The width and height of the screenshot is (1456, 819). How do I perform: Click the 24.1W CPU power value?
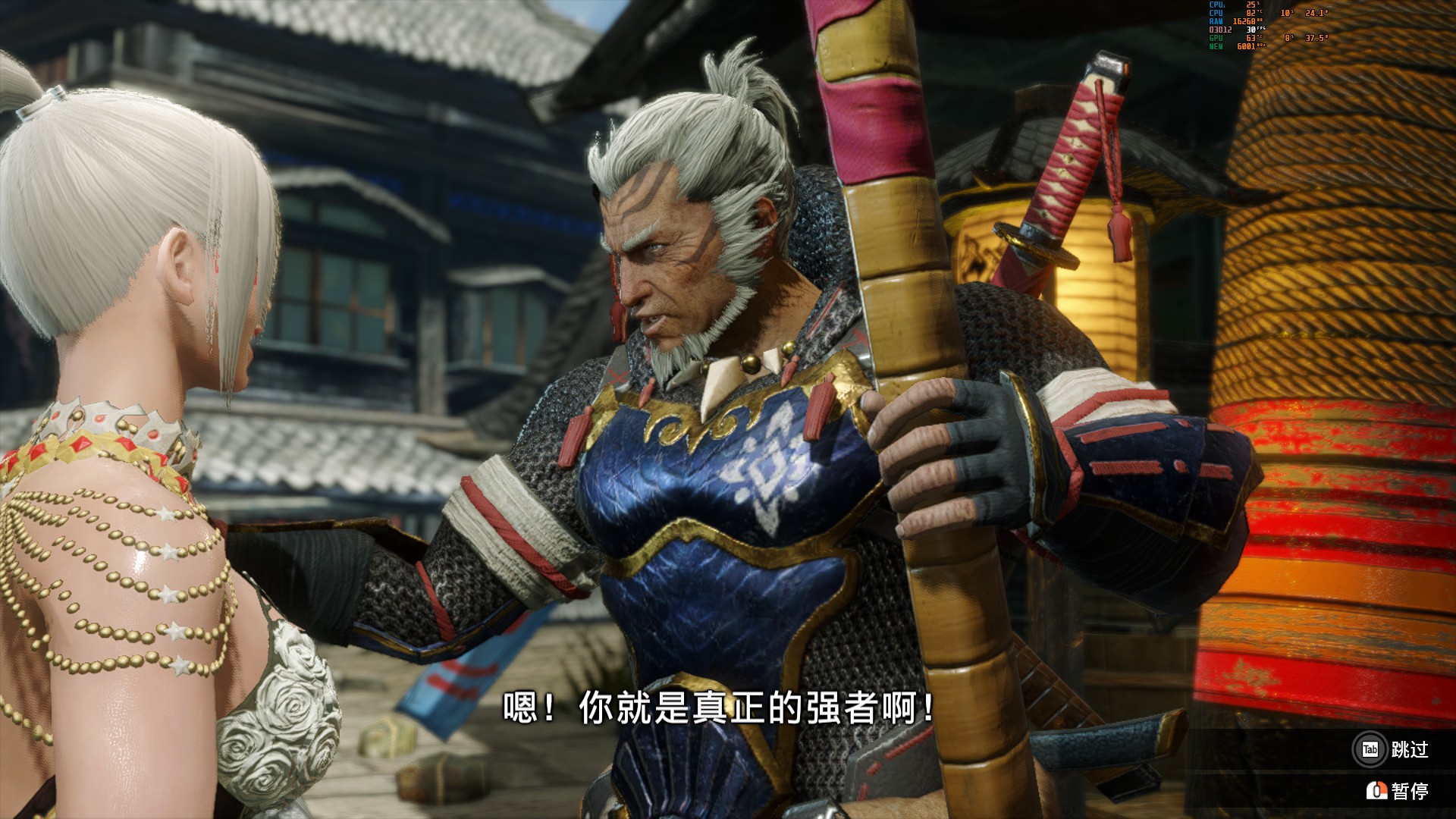point(1316,14)
